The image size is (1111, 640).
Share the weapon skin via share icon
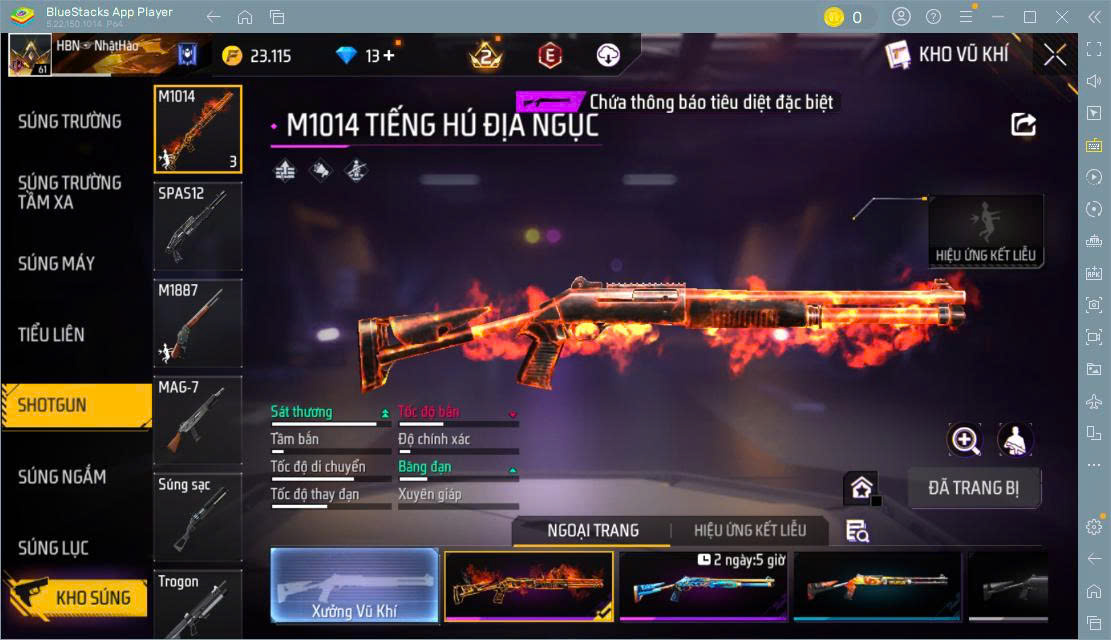pos(1023,124)
